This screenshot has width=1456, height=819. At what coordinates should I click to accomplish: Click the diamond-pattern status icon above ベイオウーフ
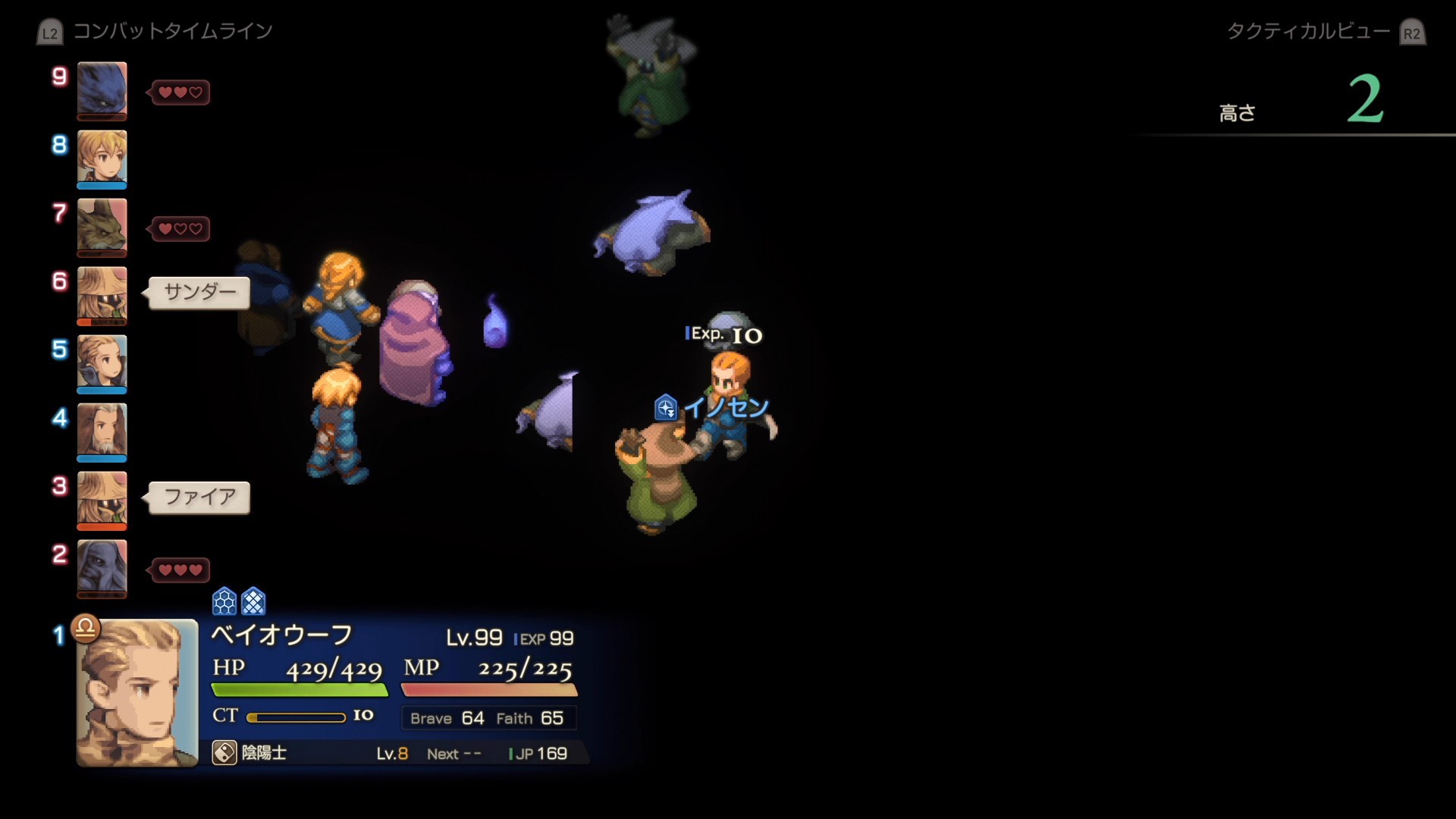pyautogui.click(x=253, y=601)
